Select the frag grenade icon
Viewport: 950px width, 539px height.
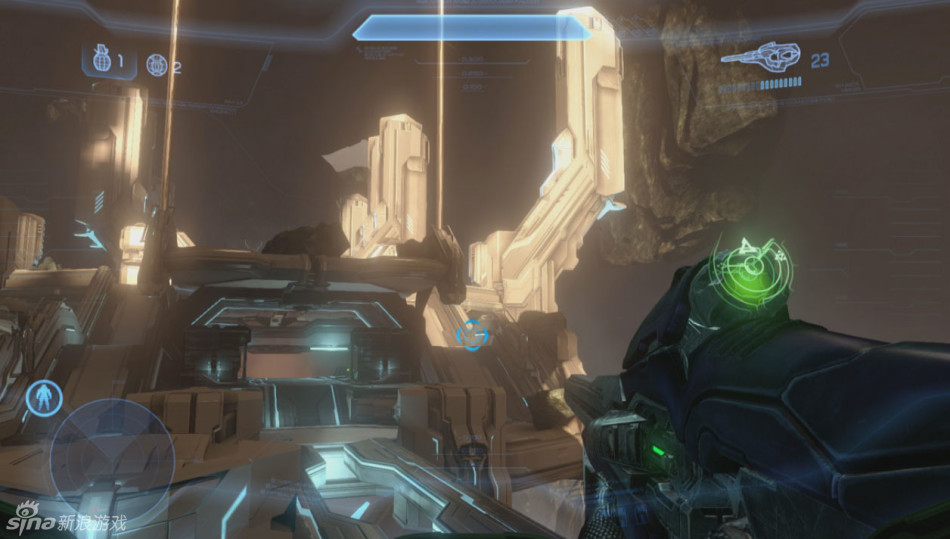(x=100, y=61)
